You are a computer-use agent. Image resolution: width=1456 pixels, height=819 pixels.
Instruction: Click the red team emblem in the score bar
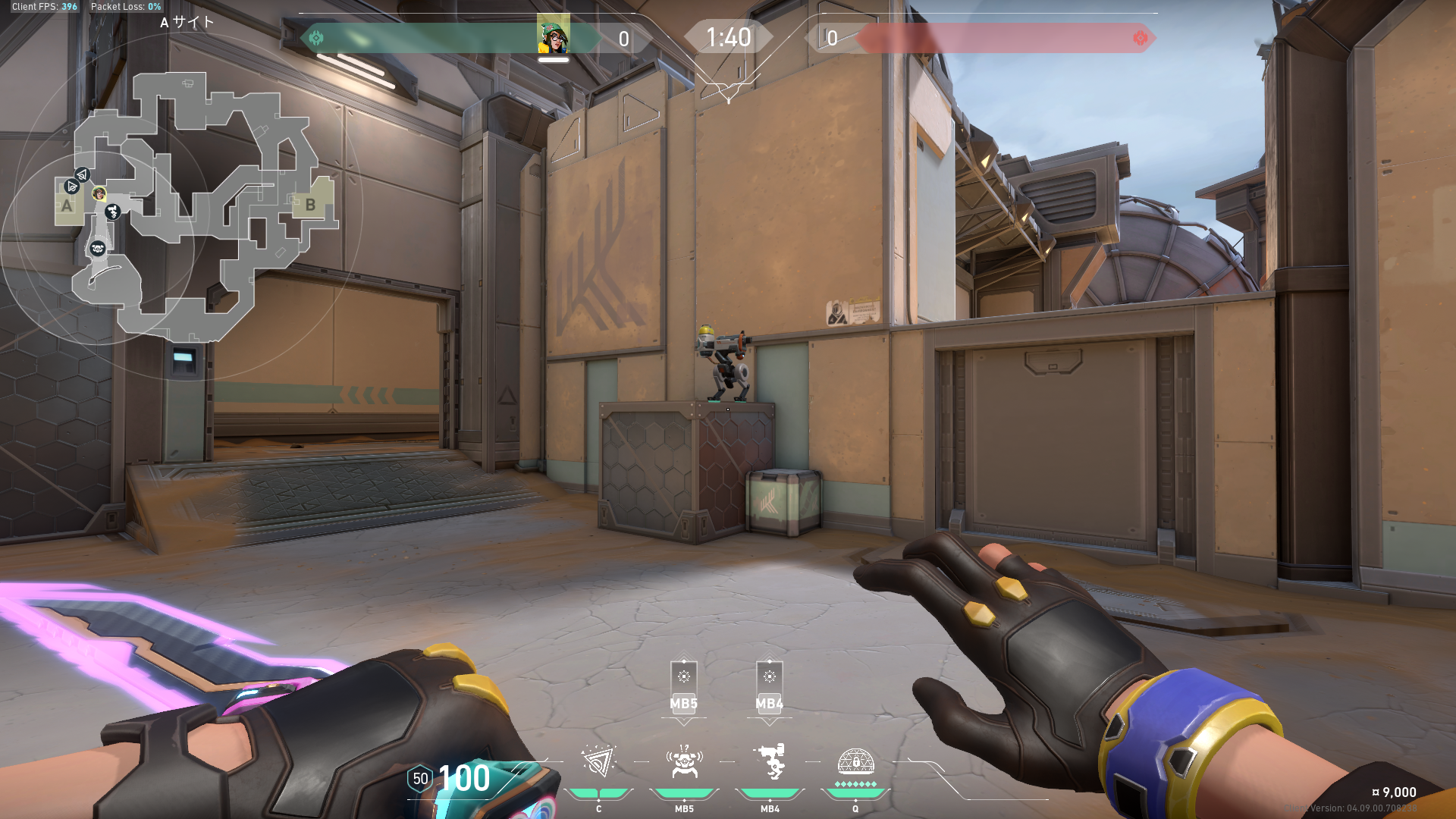pyautogui.click(x=1140, y=38)
